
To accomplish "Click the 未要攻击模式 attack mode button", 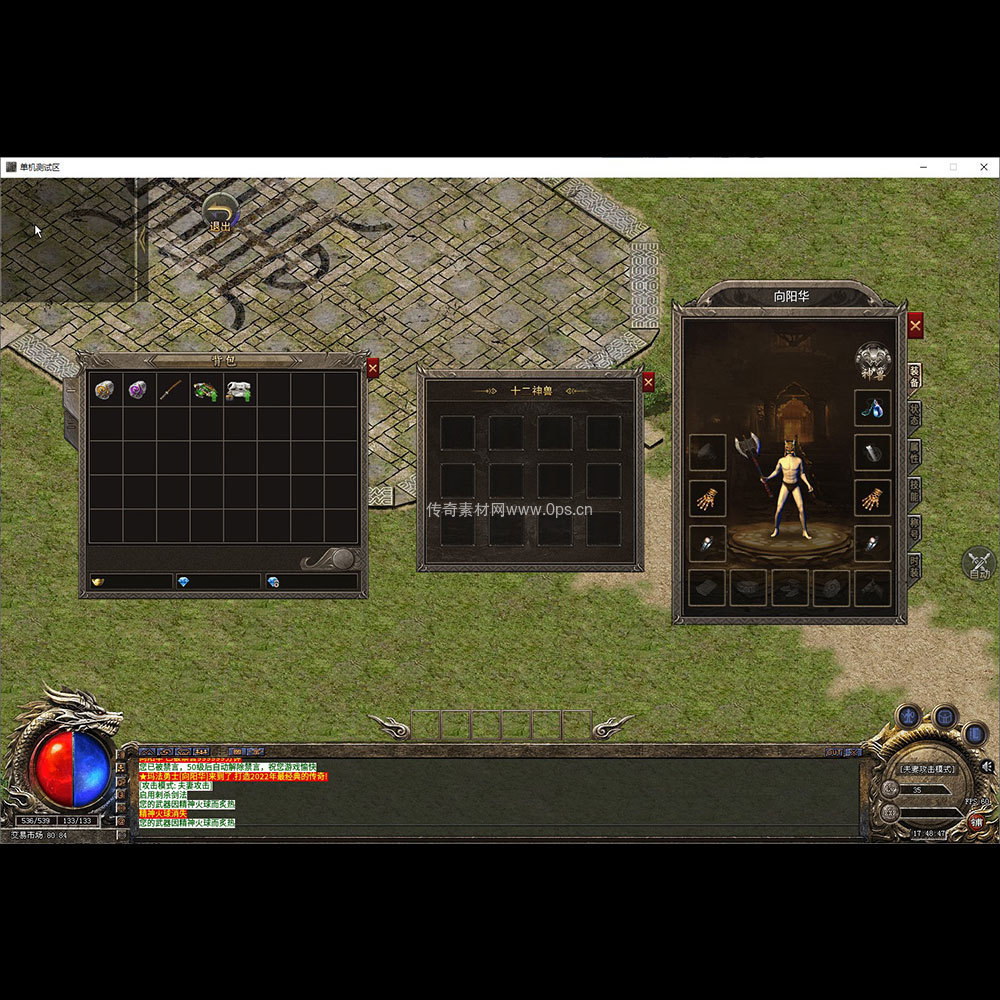I will click(926, 769).
